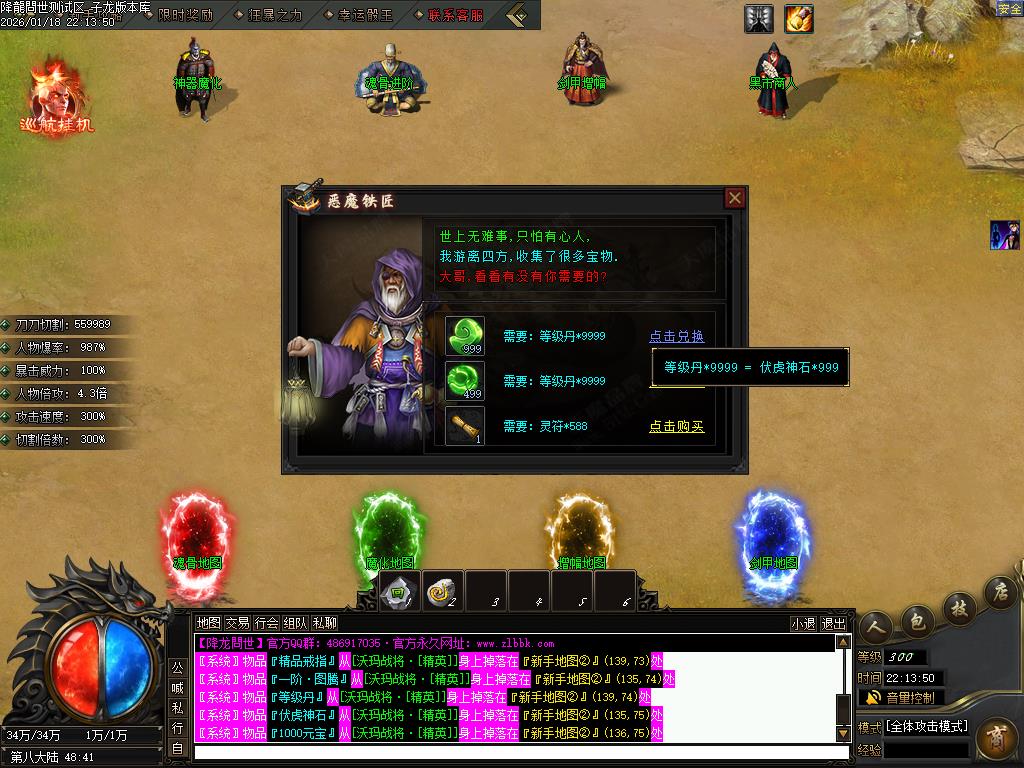The height and width of the screenshot is (768, 1024).
Task: Open the 包 bag button
Action: 916,622
